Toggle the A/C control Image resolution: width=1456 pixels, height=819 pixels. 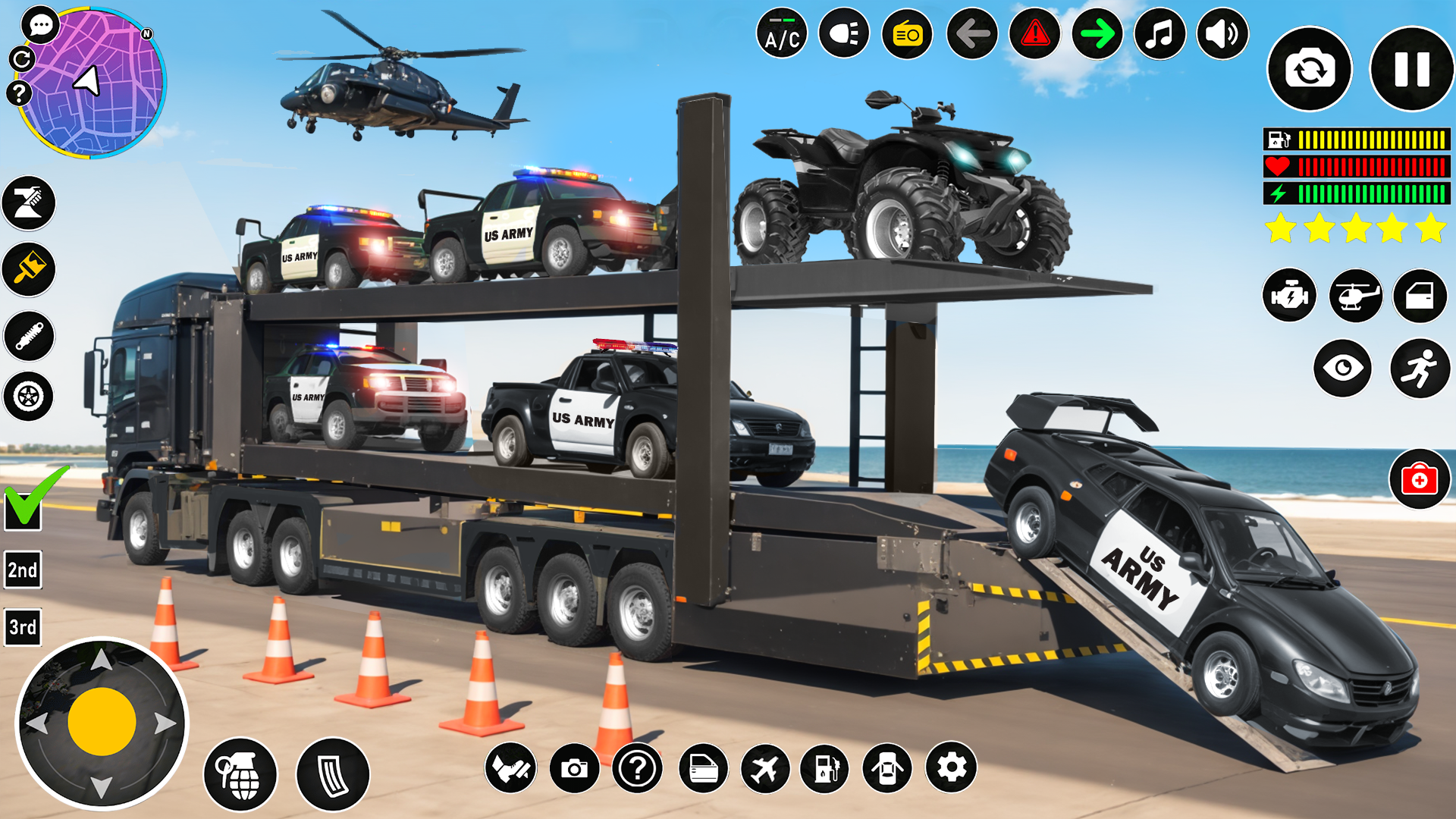pyautogui.click(x=781, y=33)
